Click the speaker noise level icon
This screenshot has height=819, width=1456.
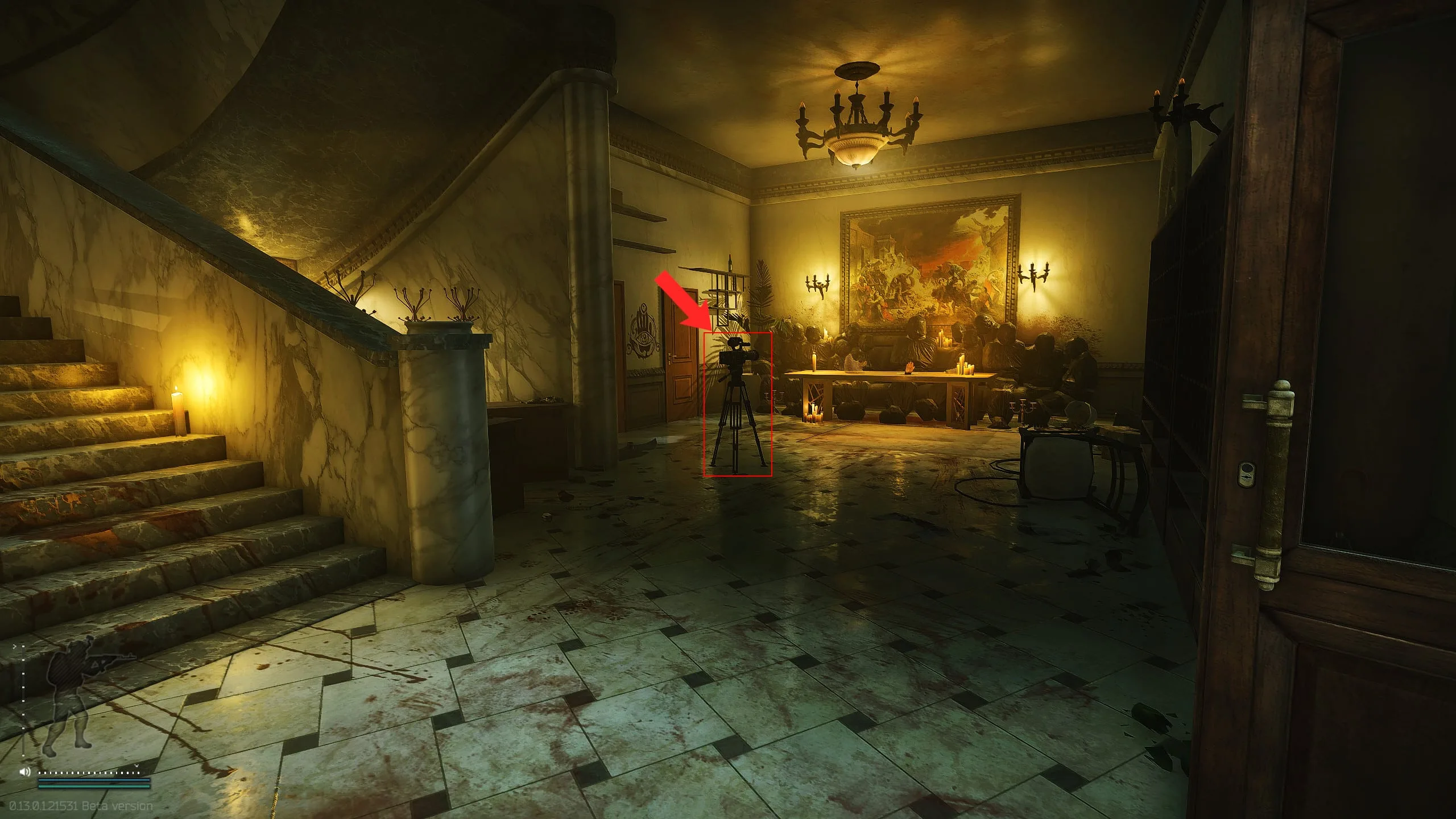point(24,772)
